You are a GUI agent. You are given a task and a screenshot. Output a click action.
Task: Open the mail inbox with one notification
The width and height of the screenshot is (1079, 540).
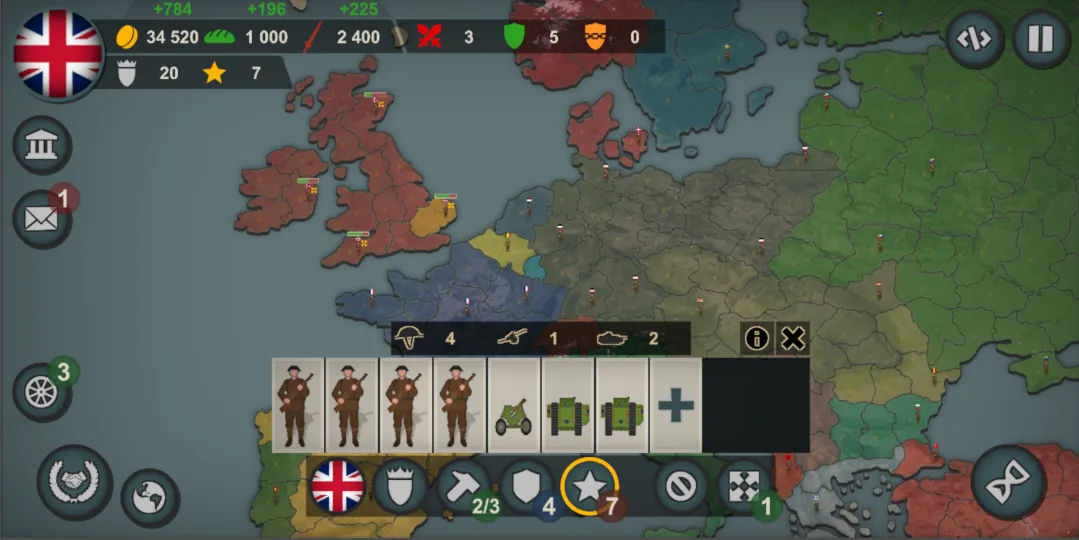(x=42, y=218)
